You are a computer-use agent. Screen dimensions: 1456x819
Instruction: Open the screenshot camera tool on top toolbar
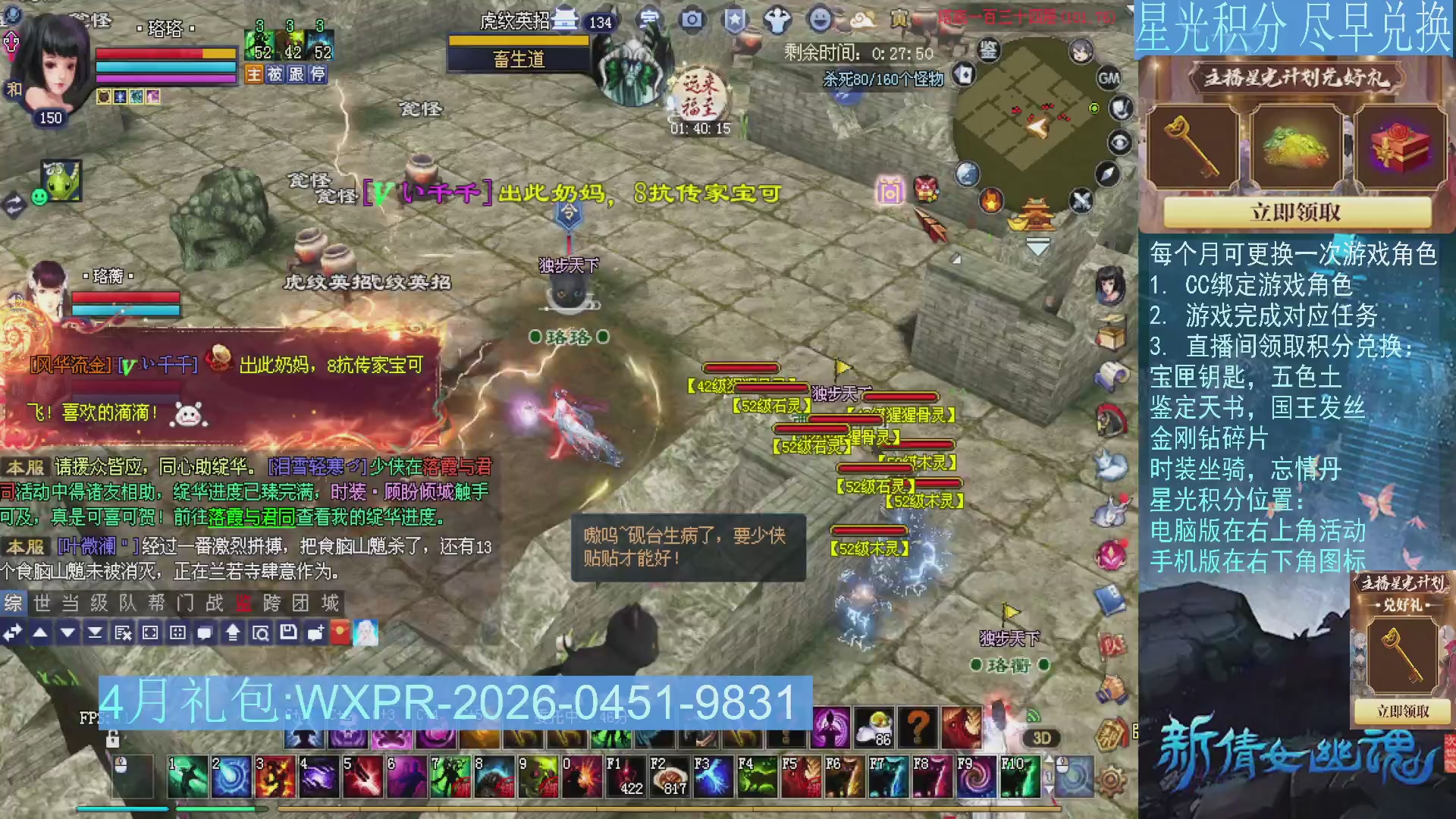coord(691,20)
